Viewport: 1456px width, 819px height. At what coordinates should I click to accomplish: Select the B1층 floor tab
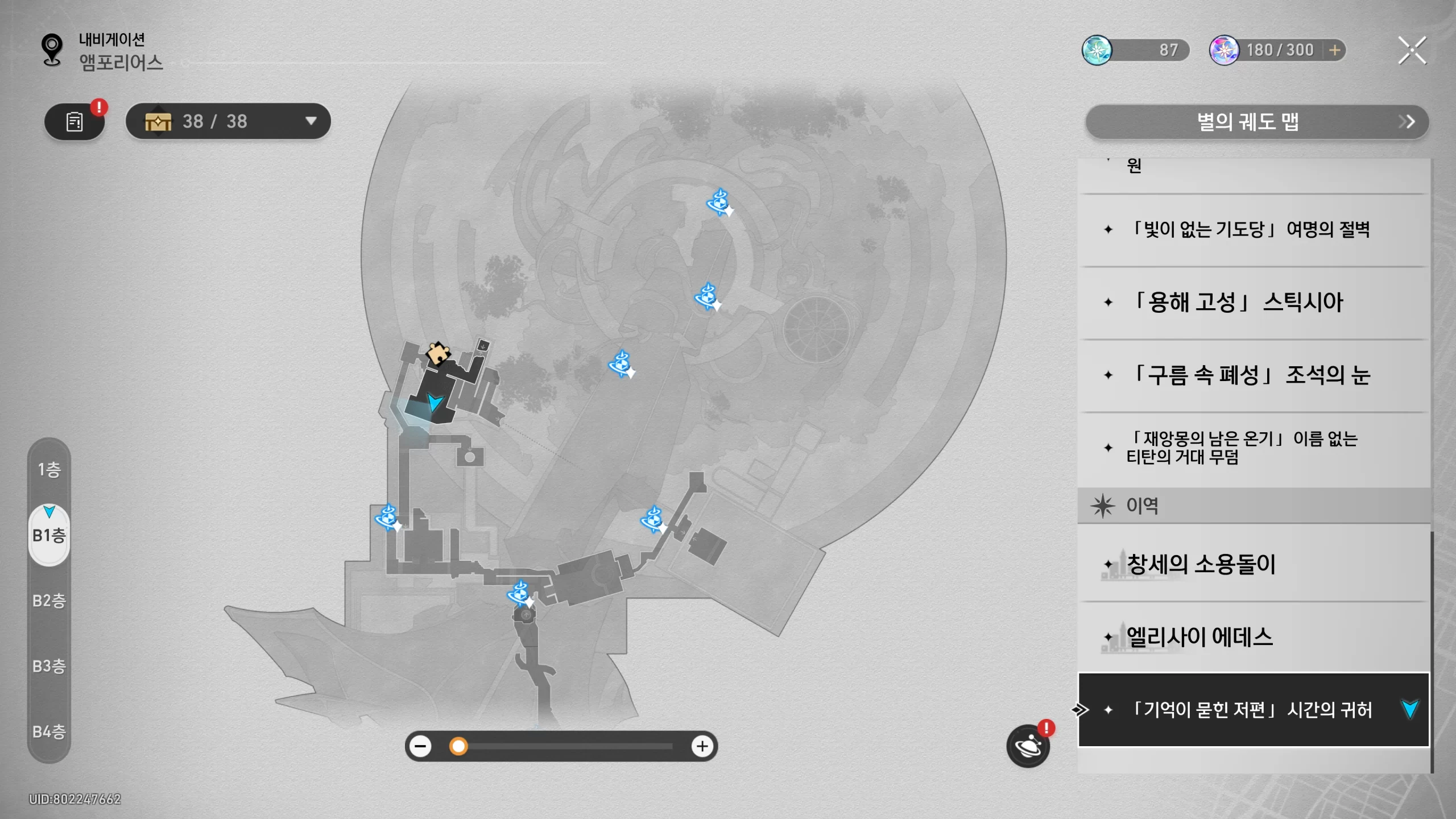49,535
